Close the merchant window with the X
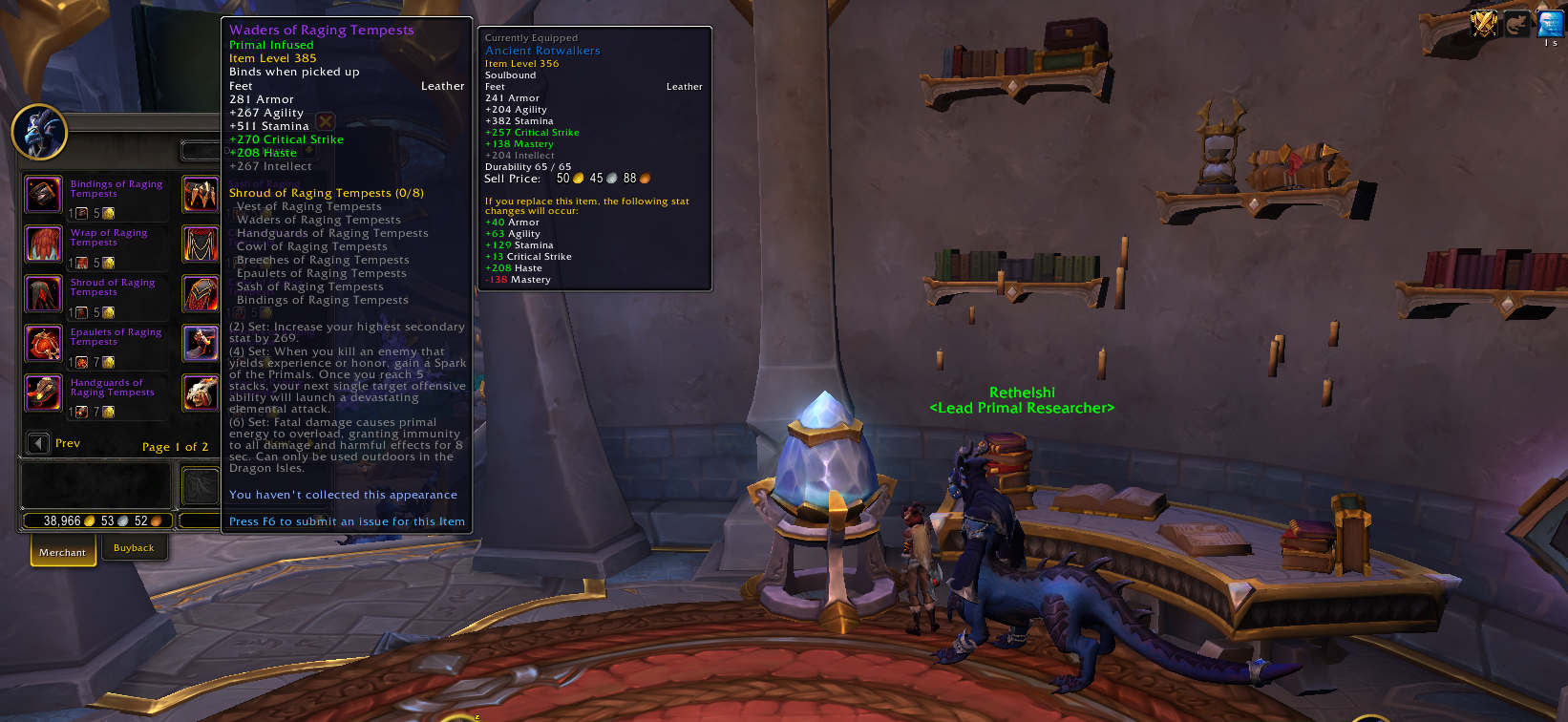1568x722 pixels. (326, 121)
